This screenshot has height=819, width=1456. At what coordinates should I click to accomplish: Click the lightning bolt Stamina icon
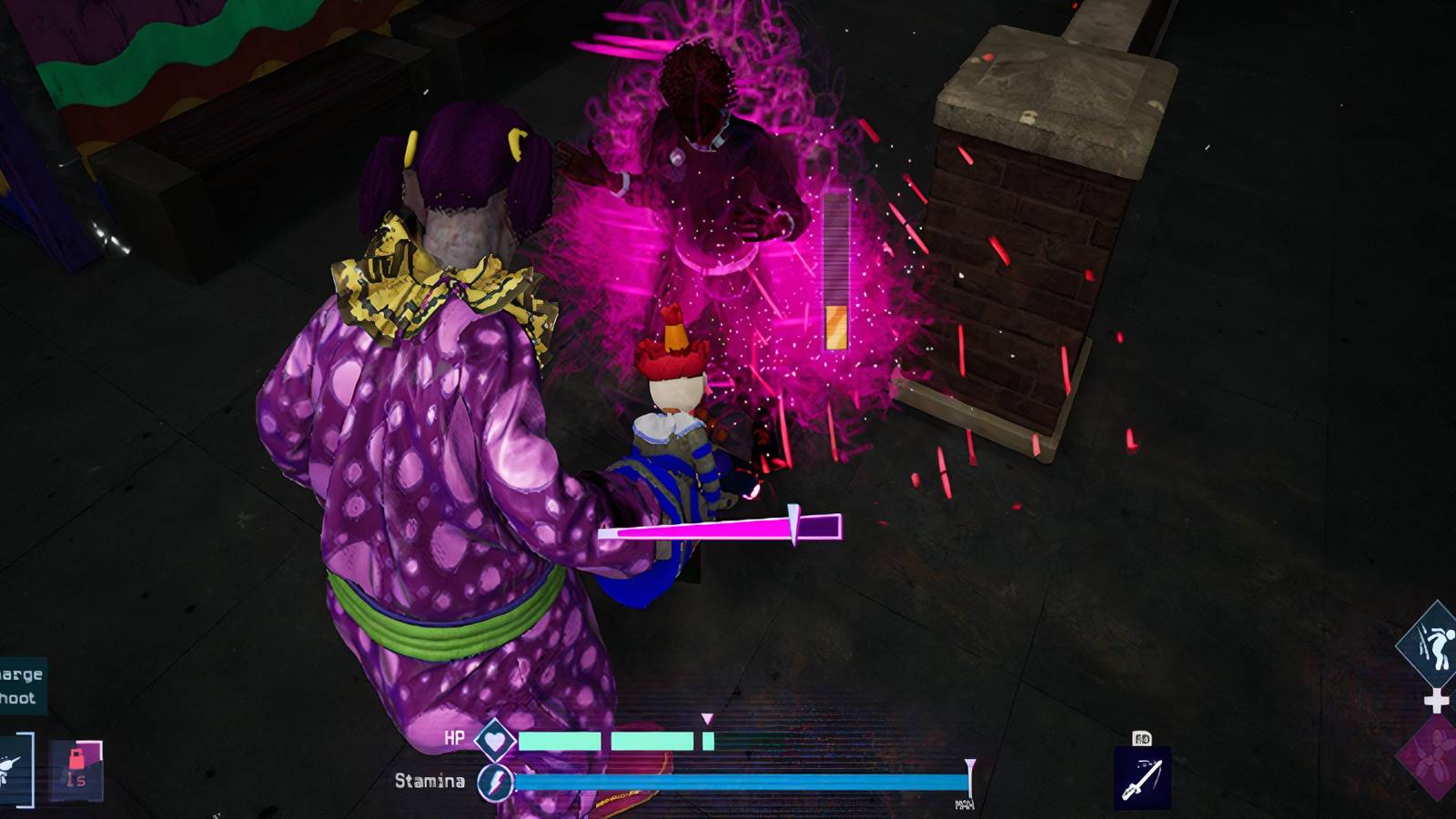(496, 781)
